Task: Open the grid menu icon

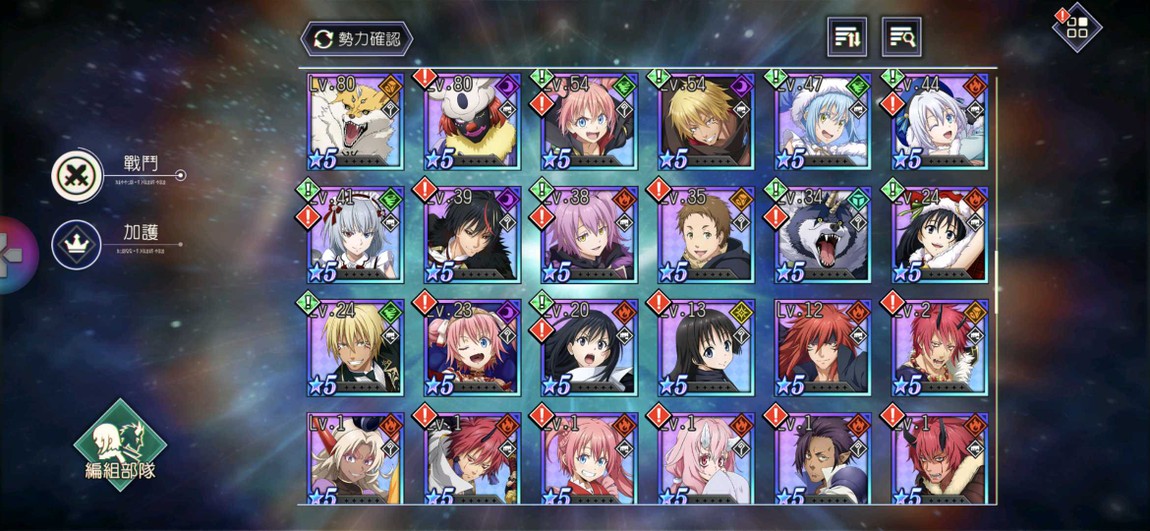Action: click(x=1076, y=28)
